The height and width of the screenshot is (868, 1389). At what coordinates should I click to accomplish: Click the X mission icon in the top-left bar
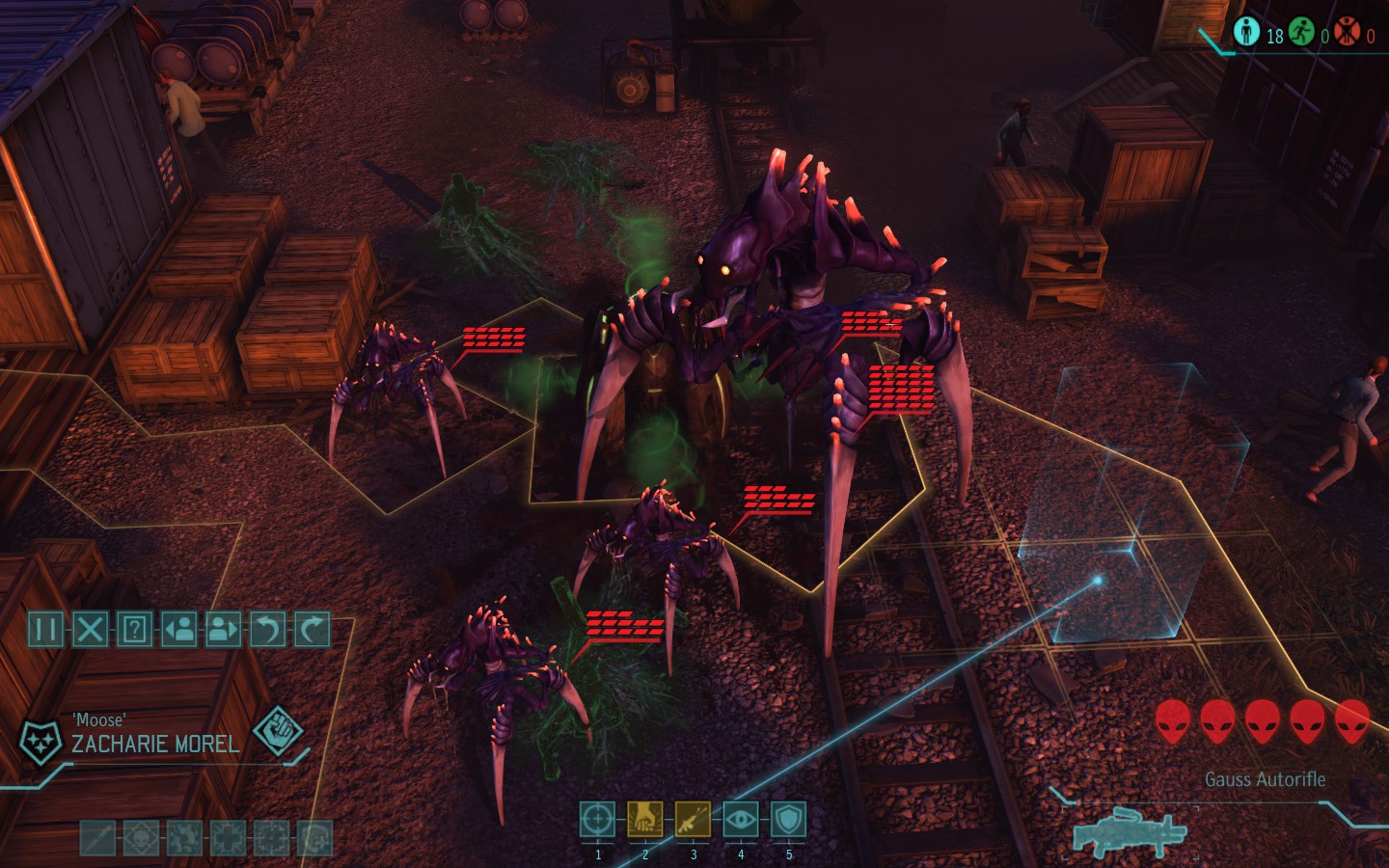click(x=91, y=628)
